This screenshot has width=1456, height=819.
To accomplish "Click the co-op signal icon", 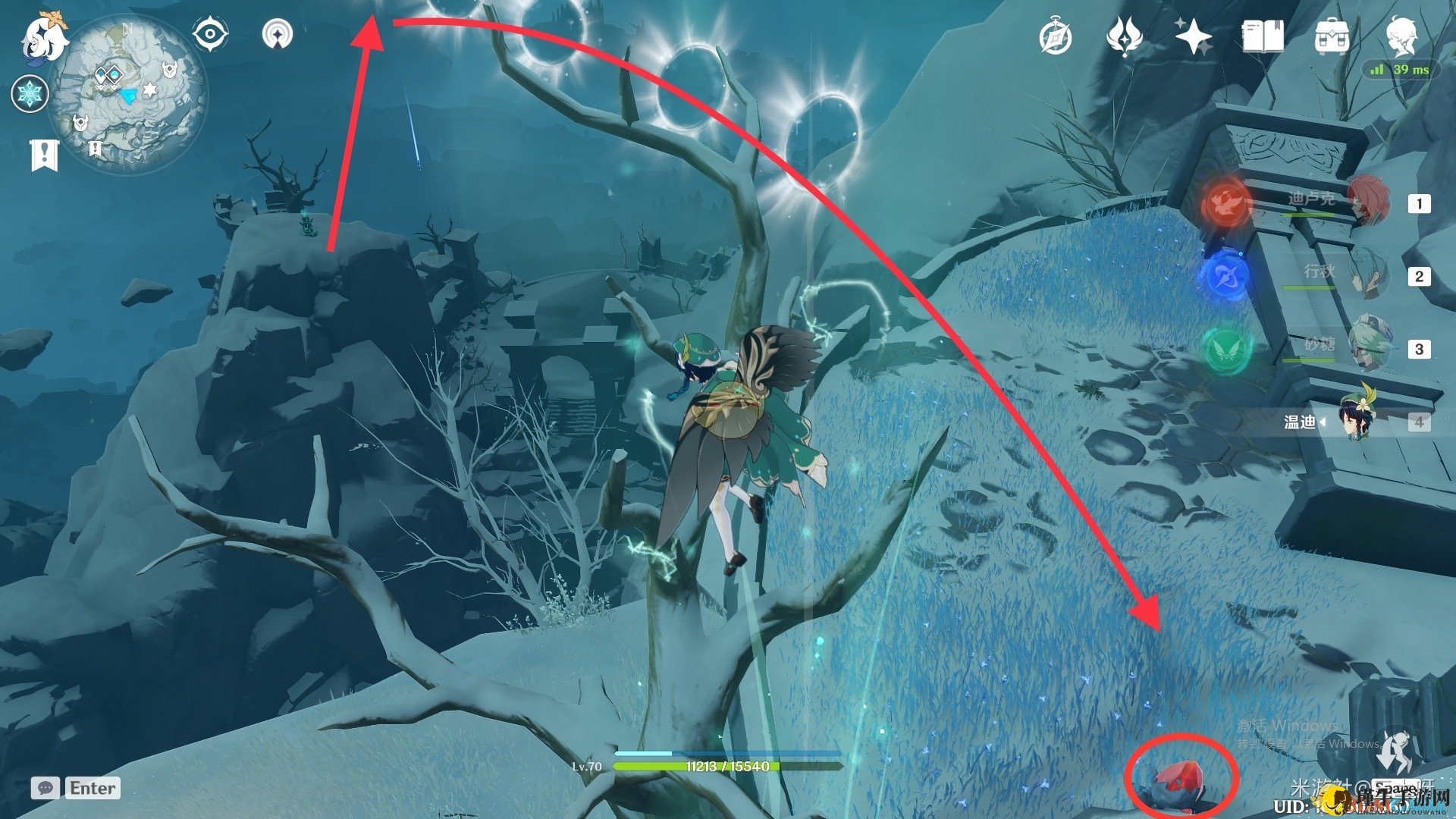I will (x=278, y=34).
